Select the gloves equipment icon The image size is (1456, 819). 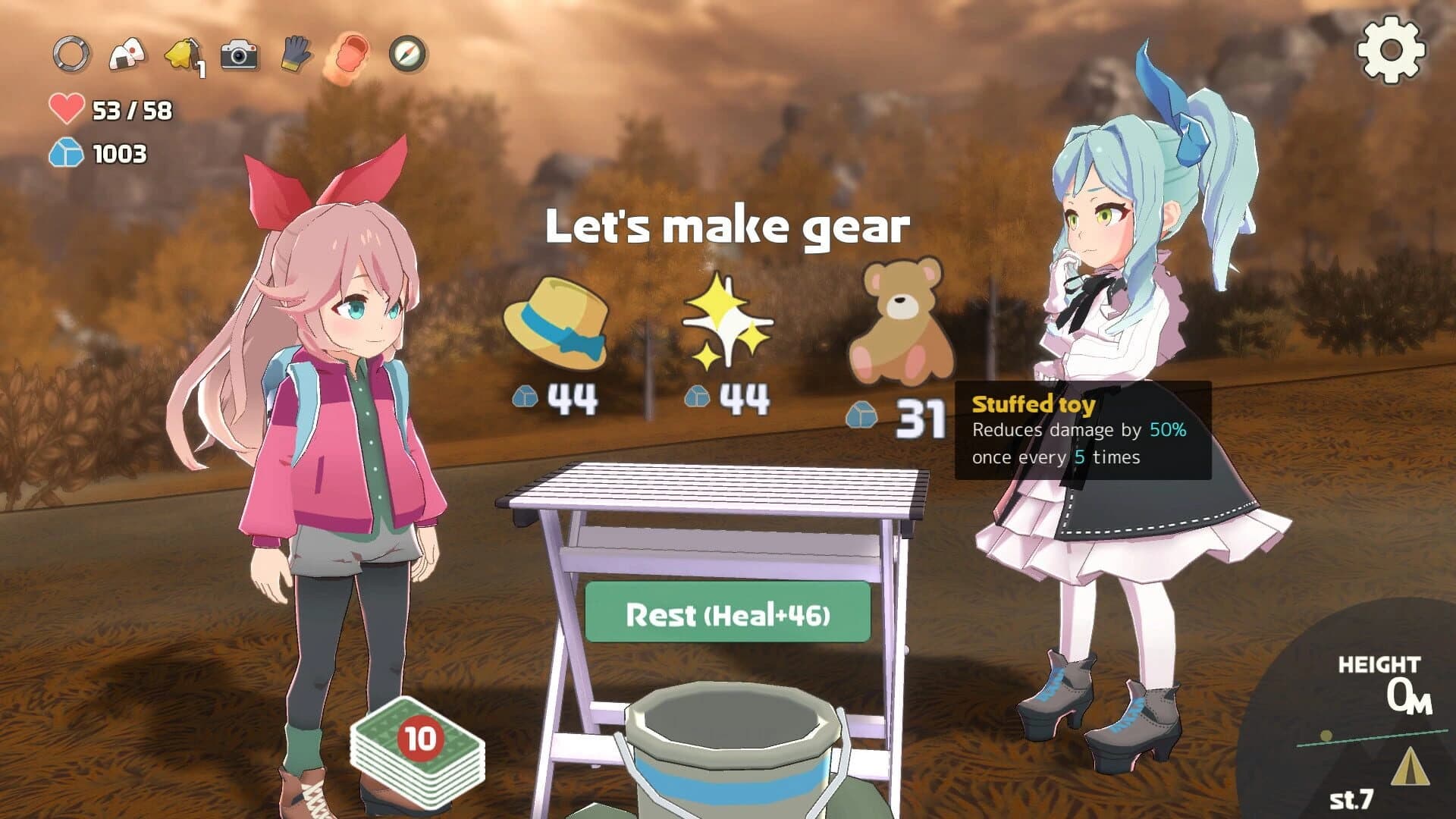click(294, 55)
